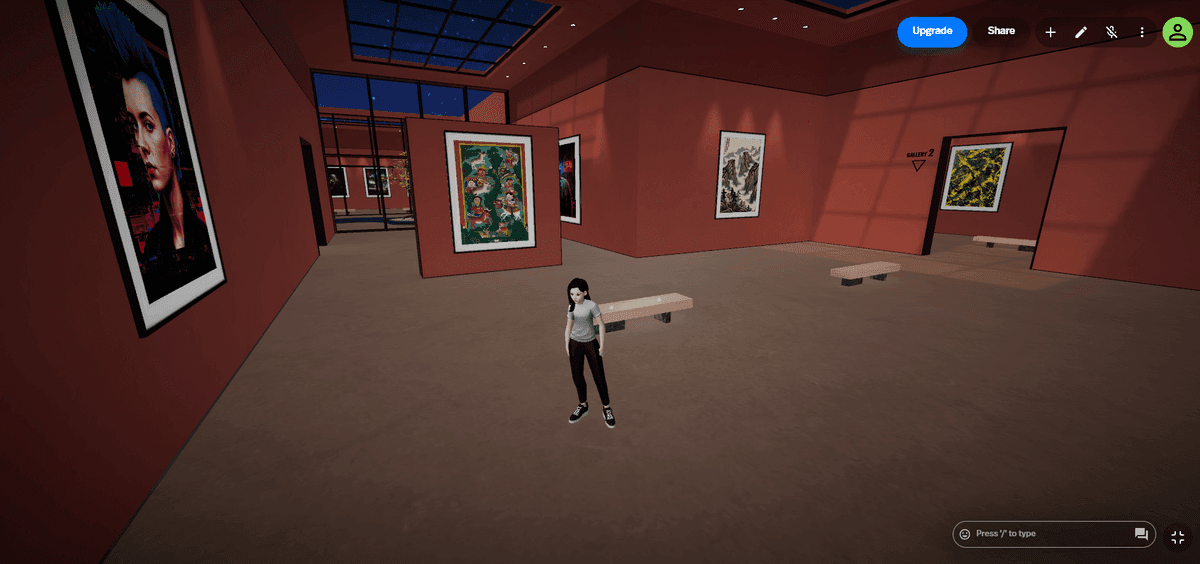
Task: Open the green profile avatar menu
Action: [1177, 32]
